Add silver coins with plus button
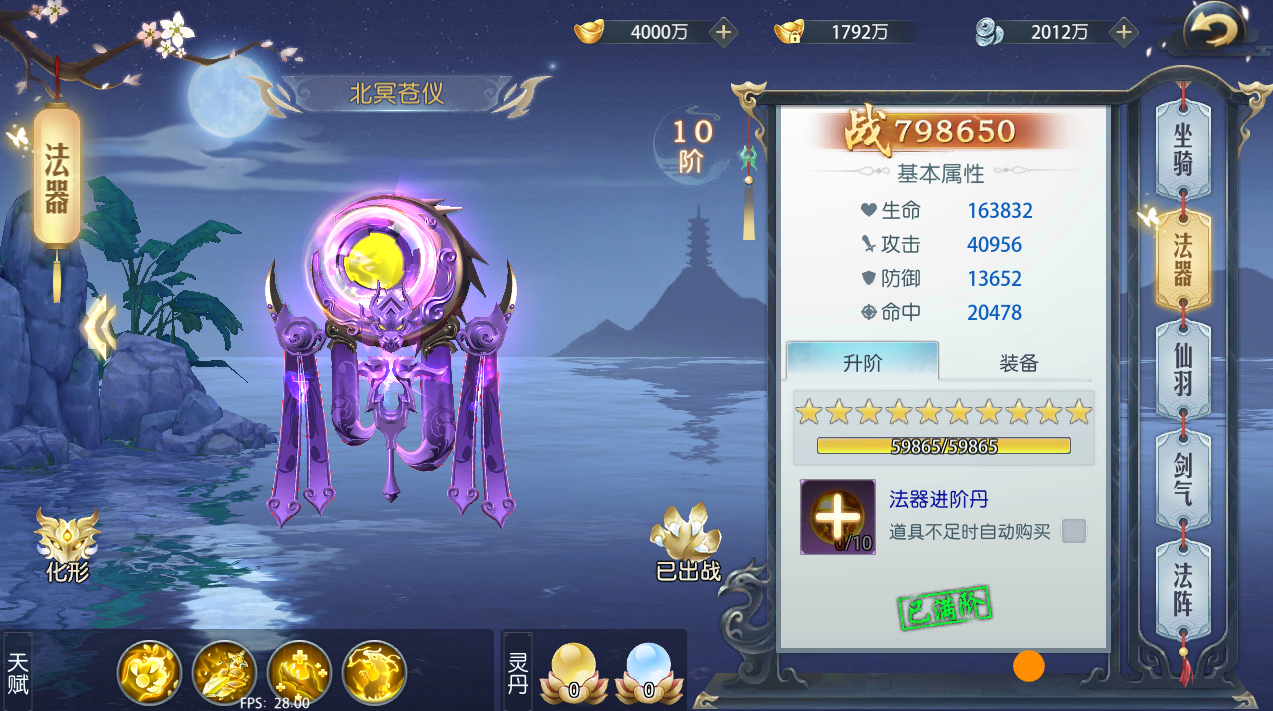Viewport: 1273px width, 711px height. [x=1124, y=32]
